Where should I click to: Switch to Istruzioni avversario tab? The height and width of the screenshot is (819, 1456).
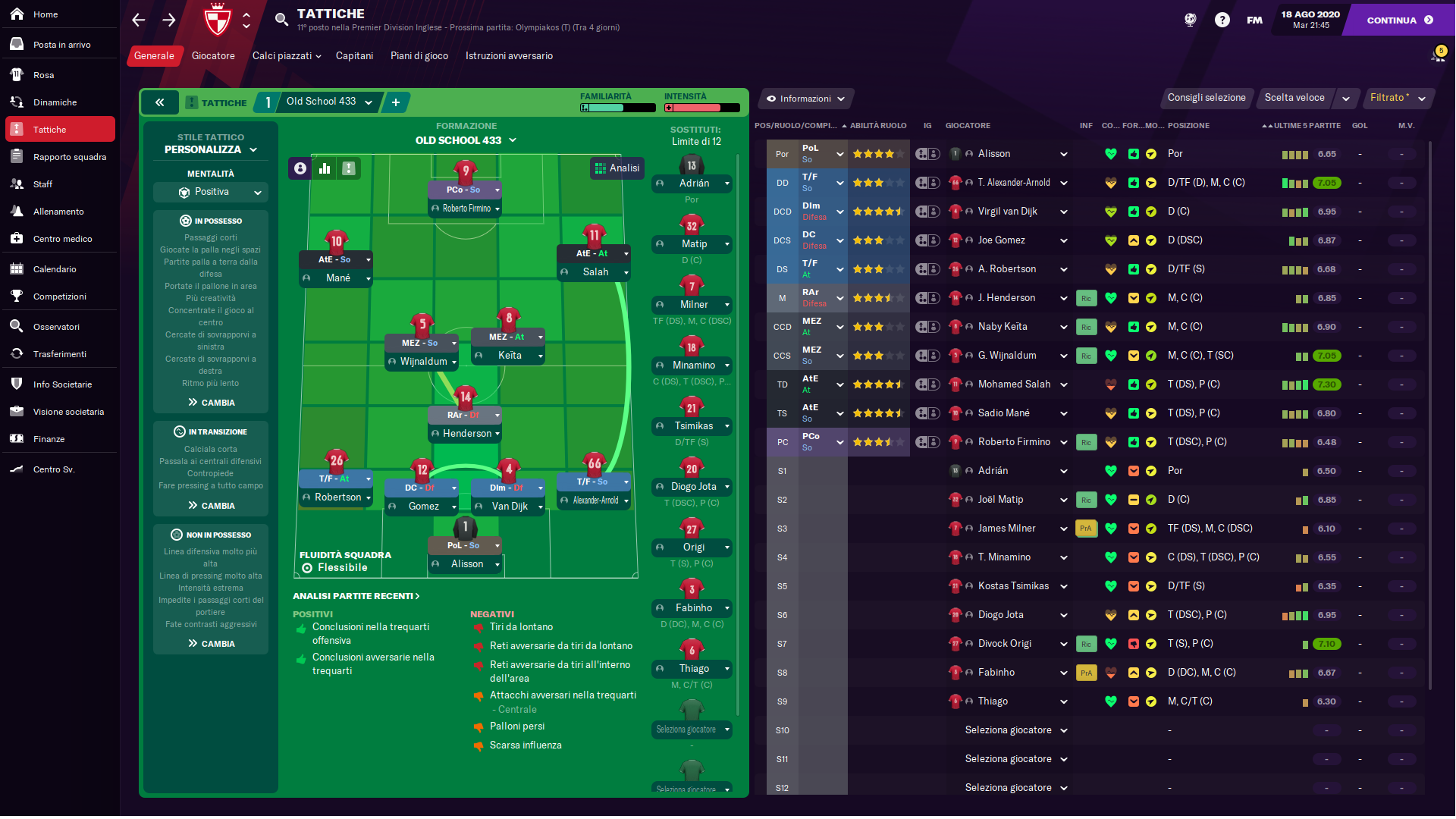(509, 56)
